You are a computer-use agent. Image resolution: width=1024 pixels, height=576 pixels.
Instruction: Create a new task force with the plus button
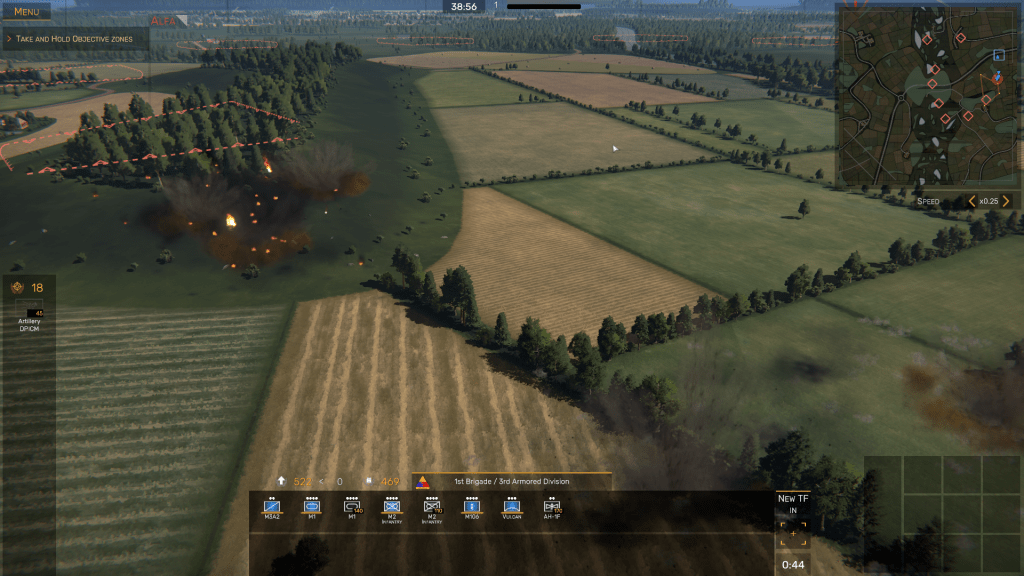[793, 535]
